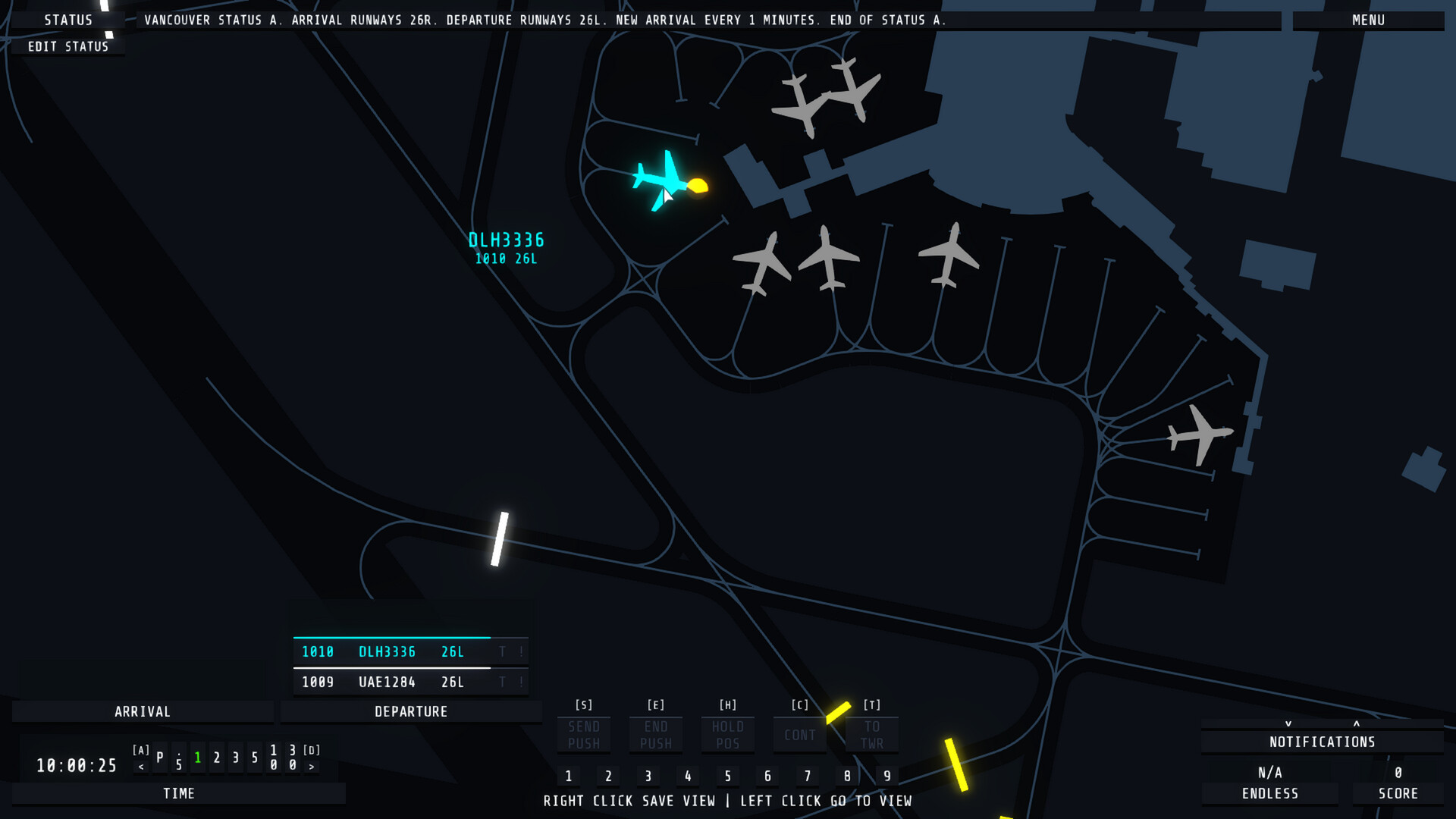Click the T icon on the DLH3336 strip
This screenshot has height=819, width=1456.
tap(502, 651)
